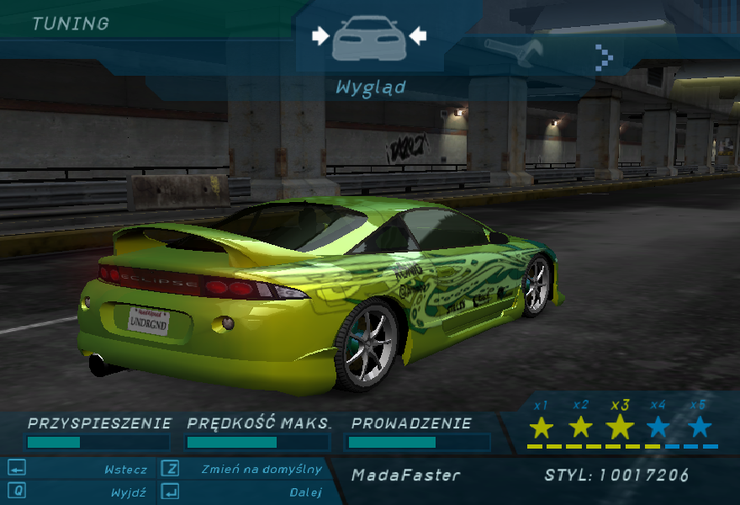Go back with the Wstecz option

pos(125,469)
